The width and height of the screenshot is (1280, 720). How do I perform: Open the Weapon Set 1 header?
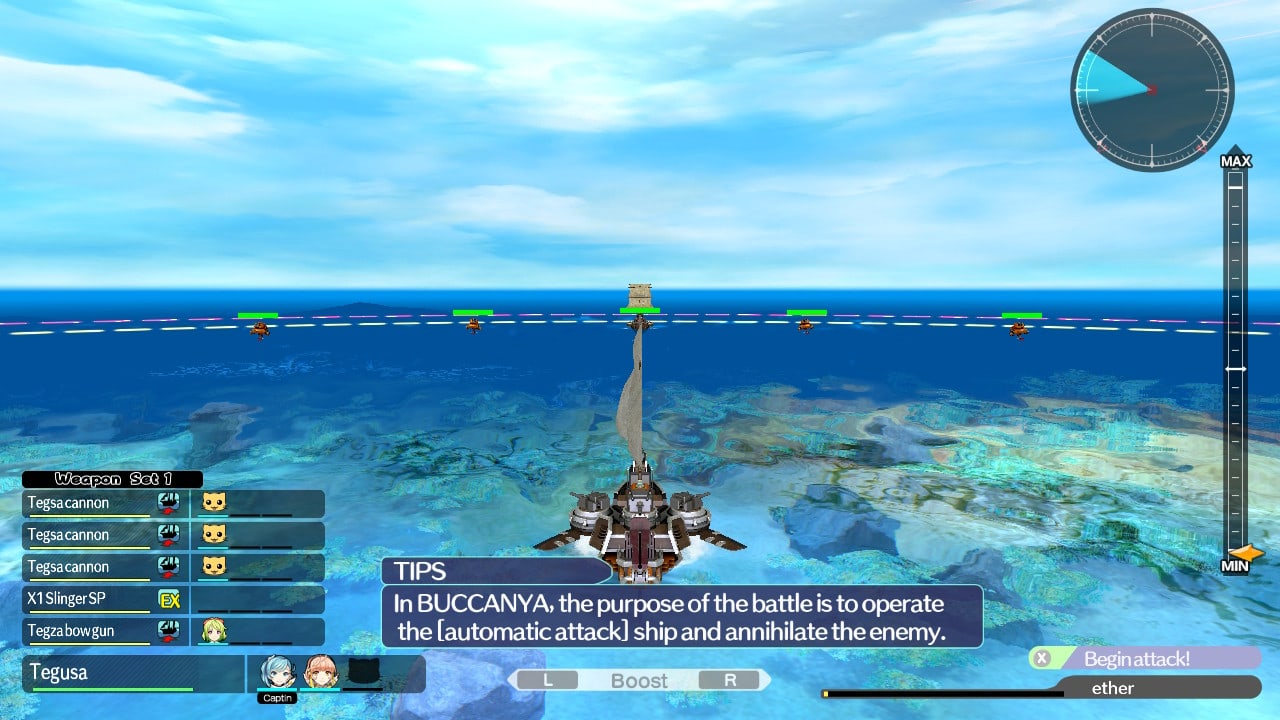[112, 479]
